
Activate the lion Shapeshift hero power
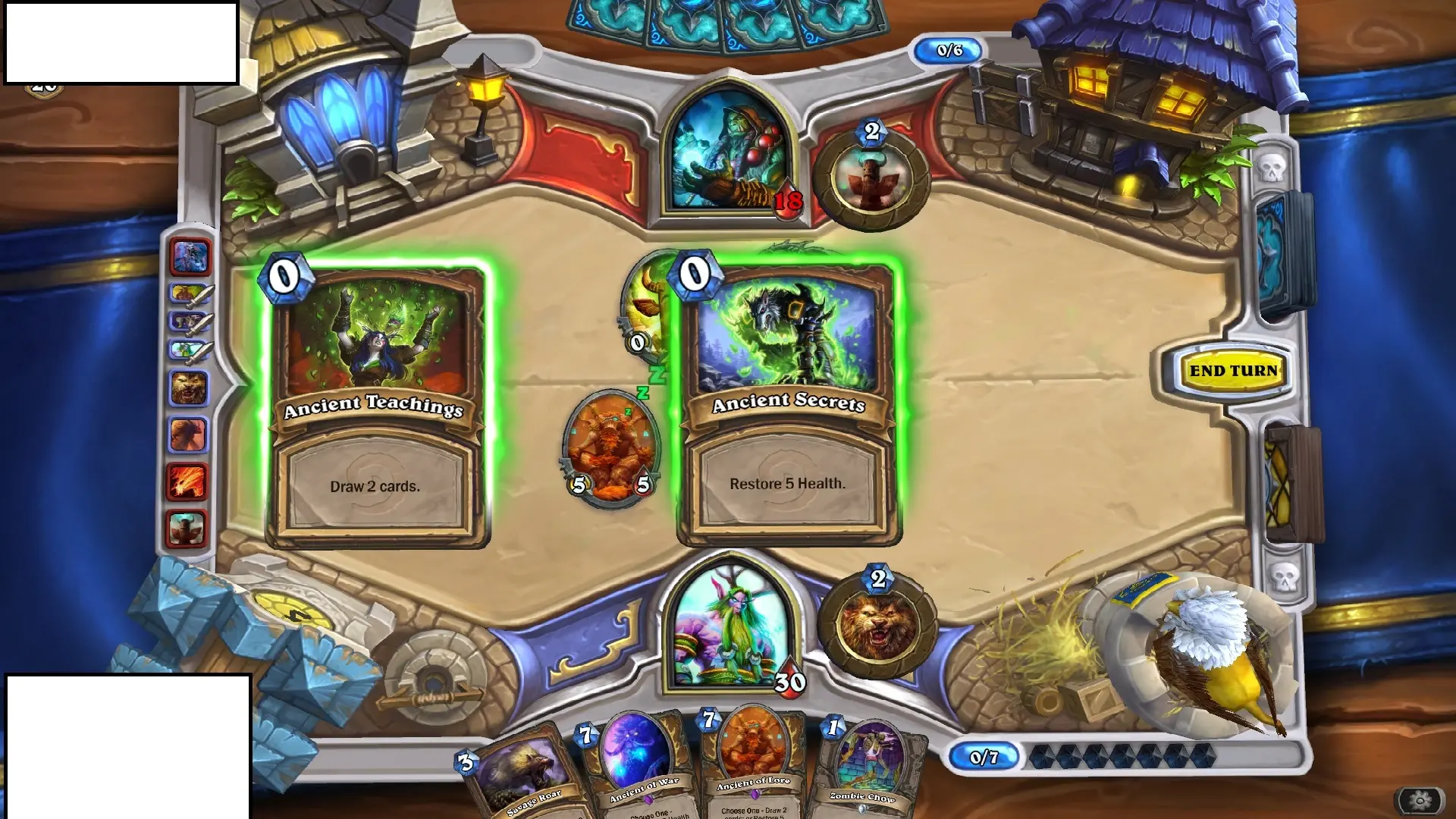click(878, 627)
